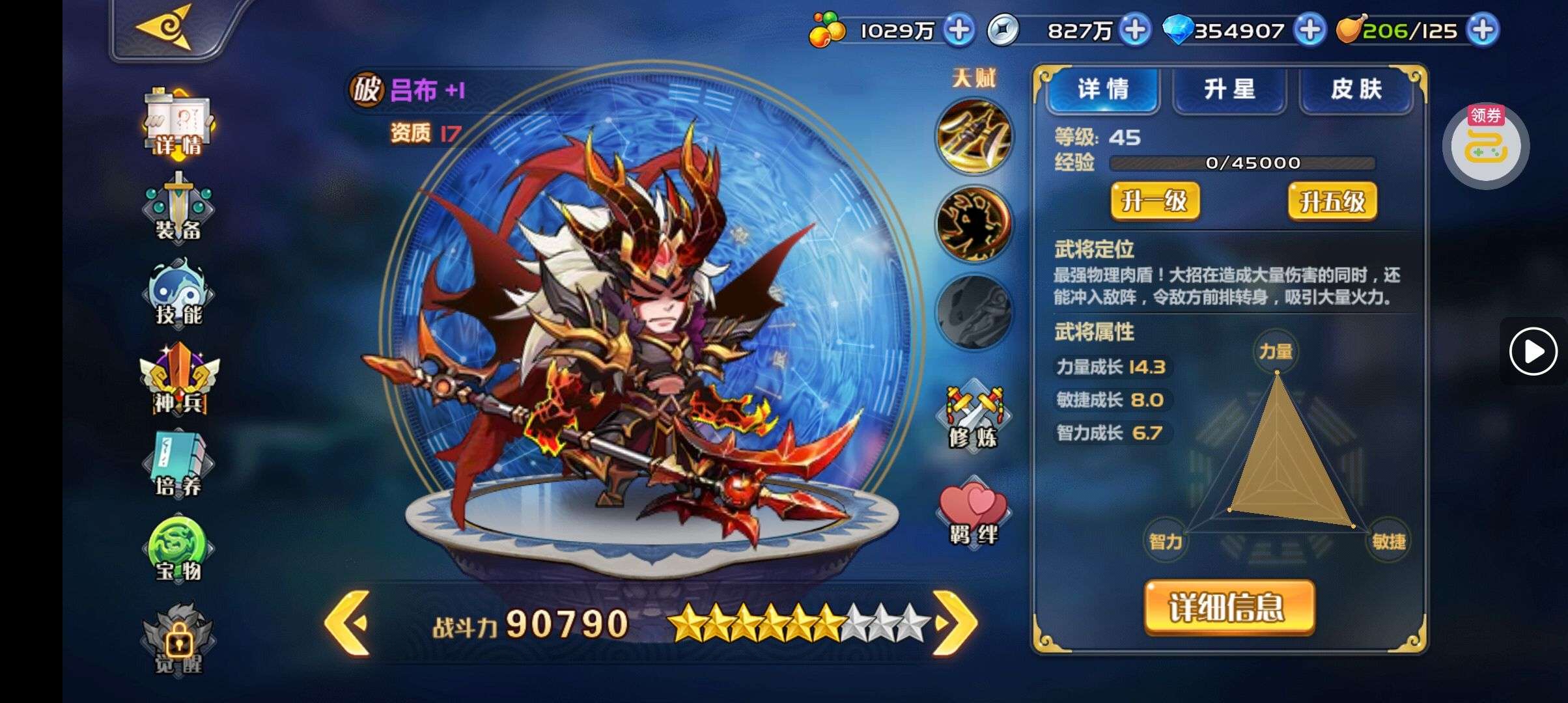Open the 修炼 cultivation icon
1568x703 pixels.
973,417
